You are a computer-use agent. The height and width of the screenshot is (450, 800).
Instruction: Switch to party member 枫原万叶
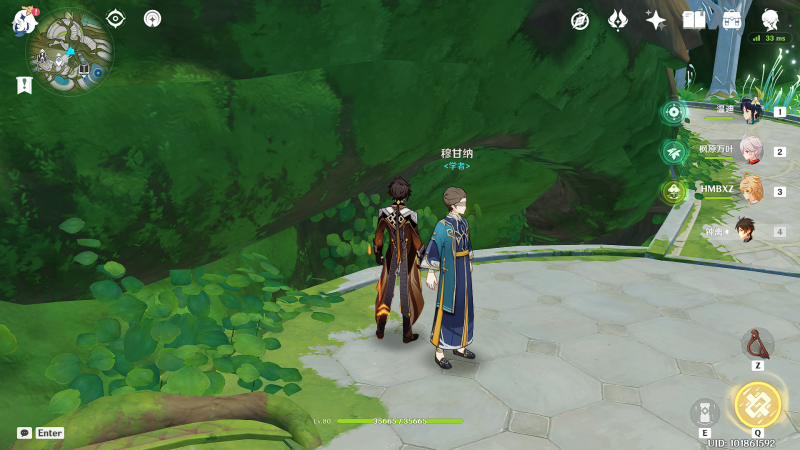coord(751,151)
